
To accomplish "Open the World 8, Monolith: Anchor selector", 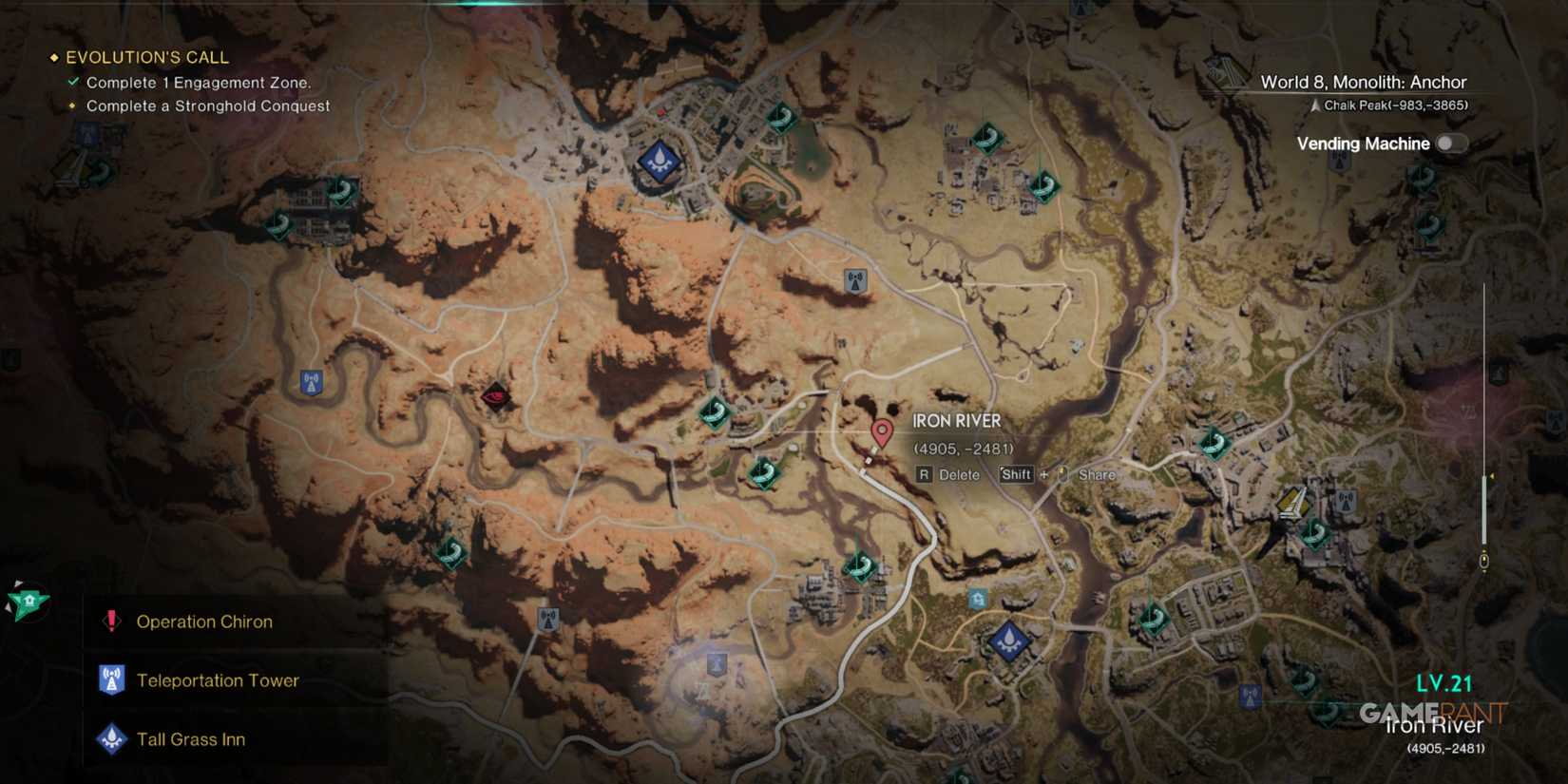I will pos(1363,82).
